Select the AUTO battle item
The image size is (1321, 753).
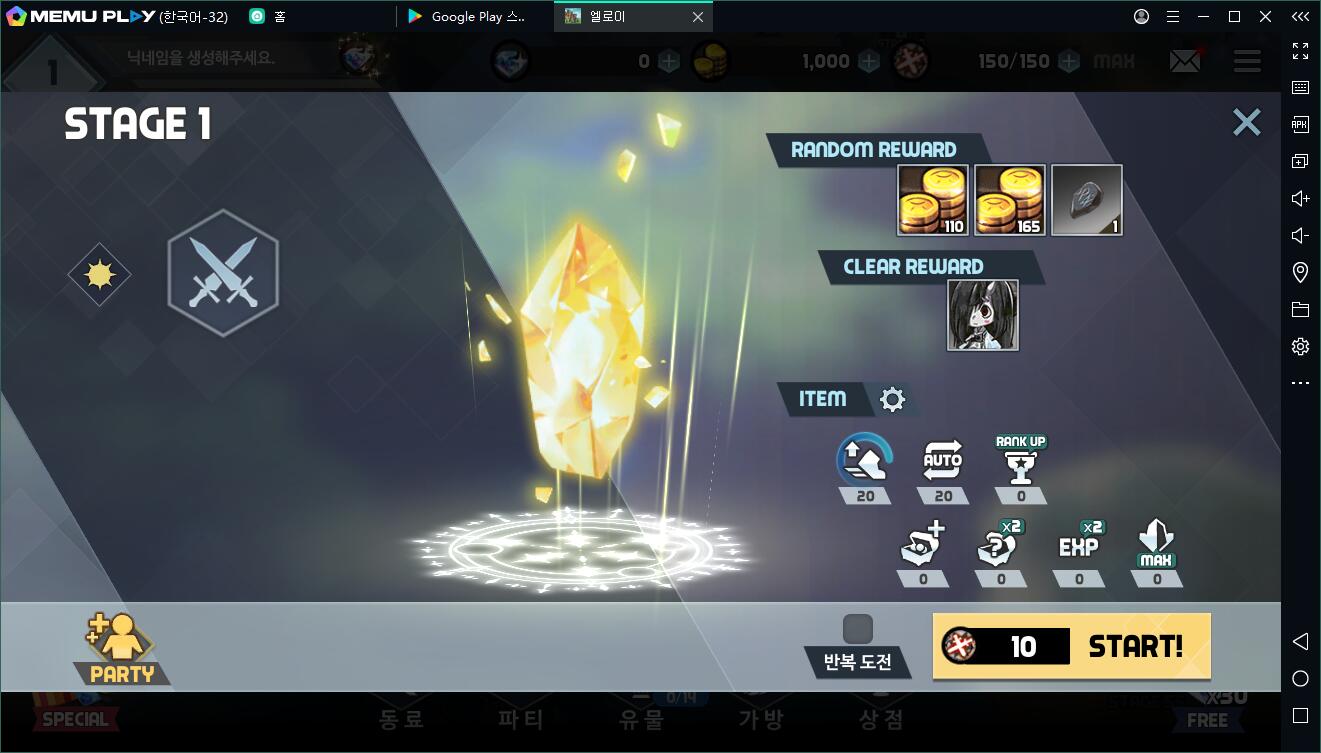pyautogui.click(x=942, y=461)
